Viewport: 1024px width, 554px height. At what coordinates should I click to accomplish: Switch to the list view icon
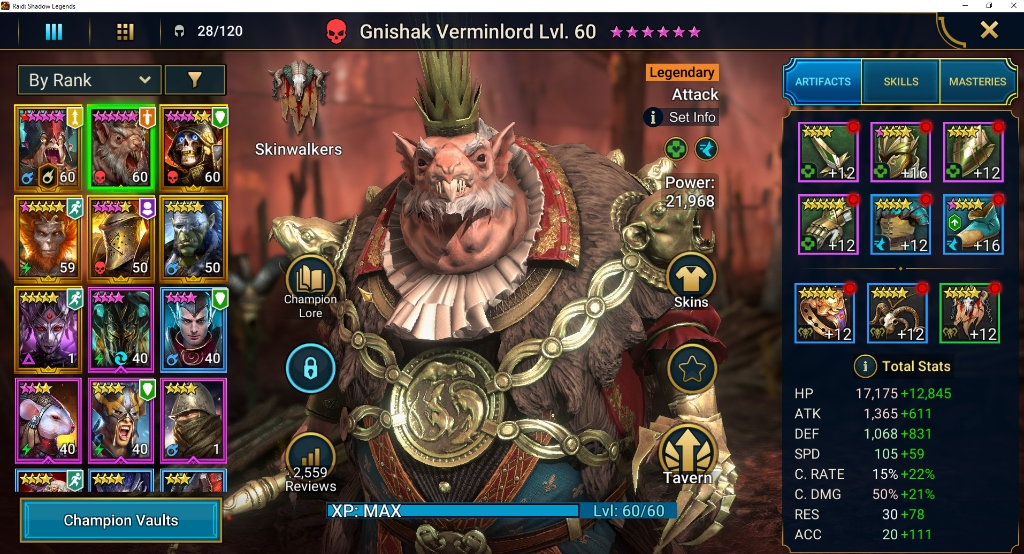pyautogui.click(x=54, y=32)
